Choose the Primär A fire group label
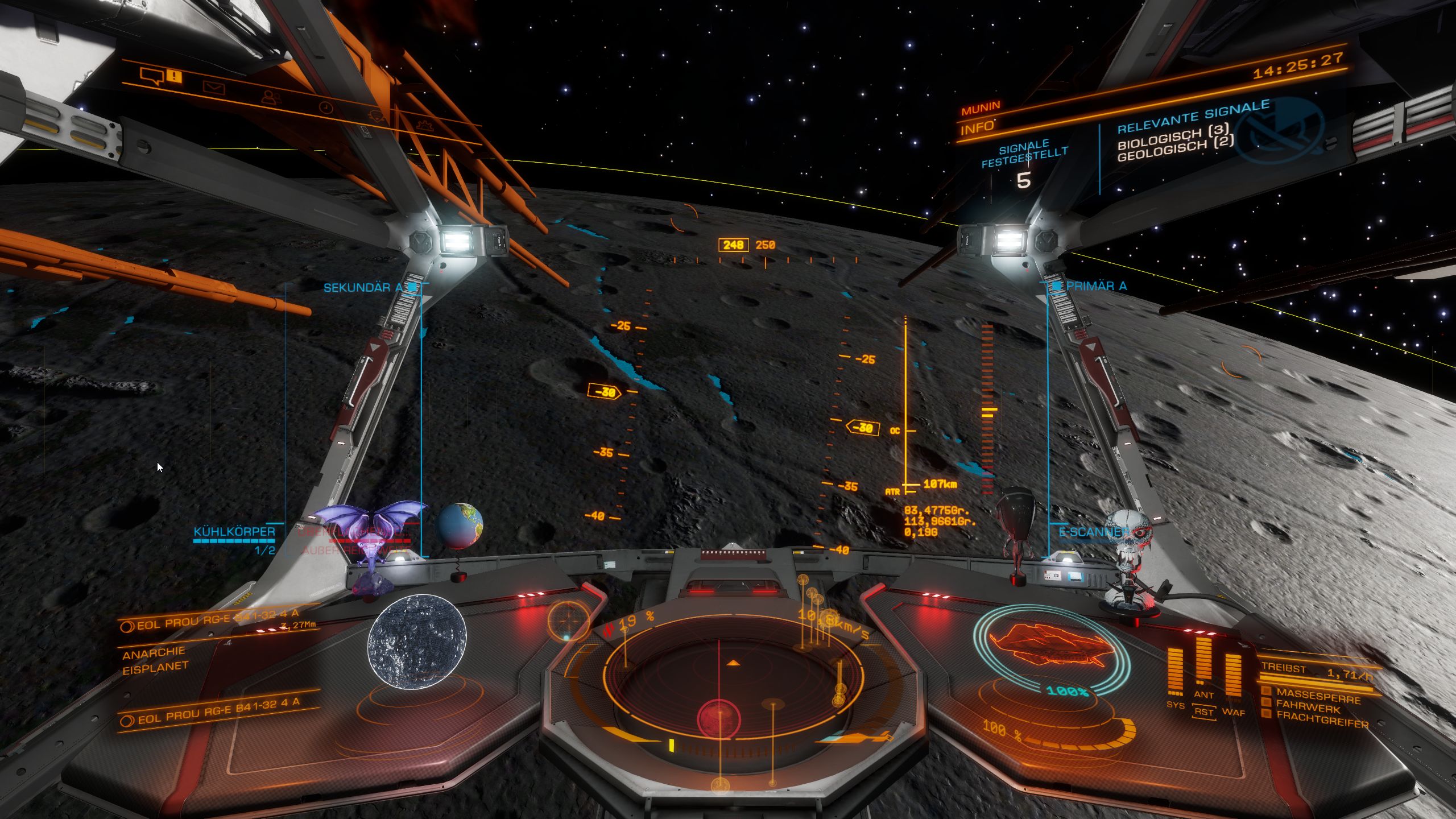Image resolution: width=1456 pixels, height=819 pixels. click(1096, 286)
